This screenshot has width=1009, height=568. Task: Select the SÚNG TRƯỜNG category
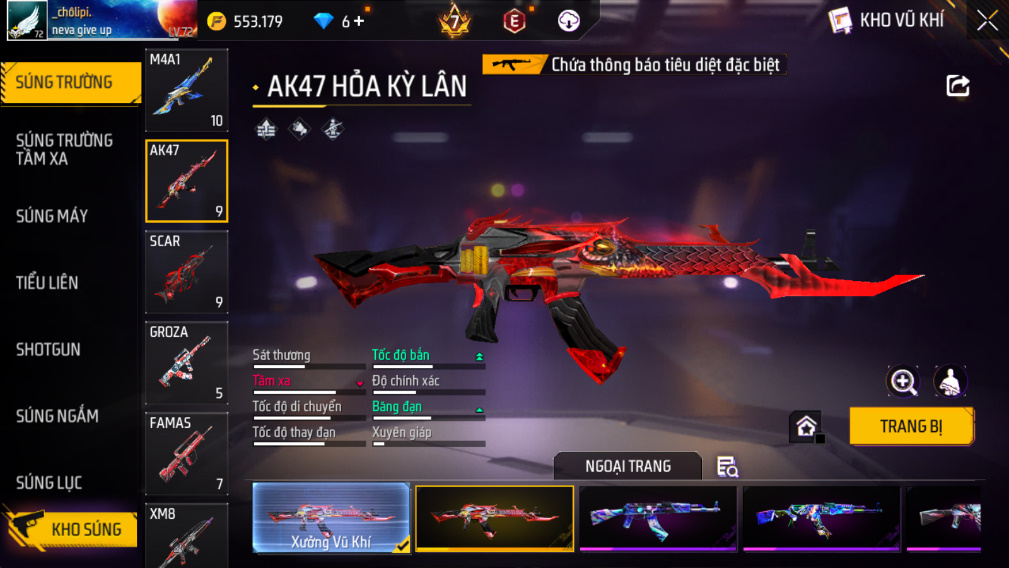pyautogui.click(x=66, y=83)
